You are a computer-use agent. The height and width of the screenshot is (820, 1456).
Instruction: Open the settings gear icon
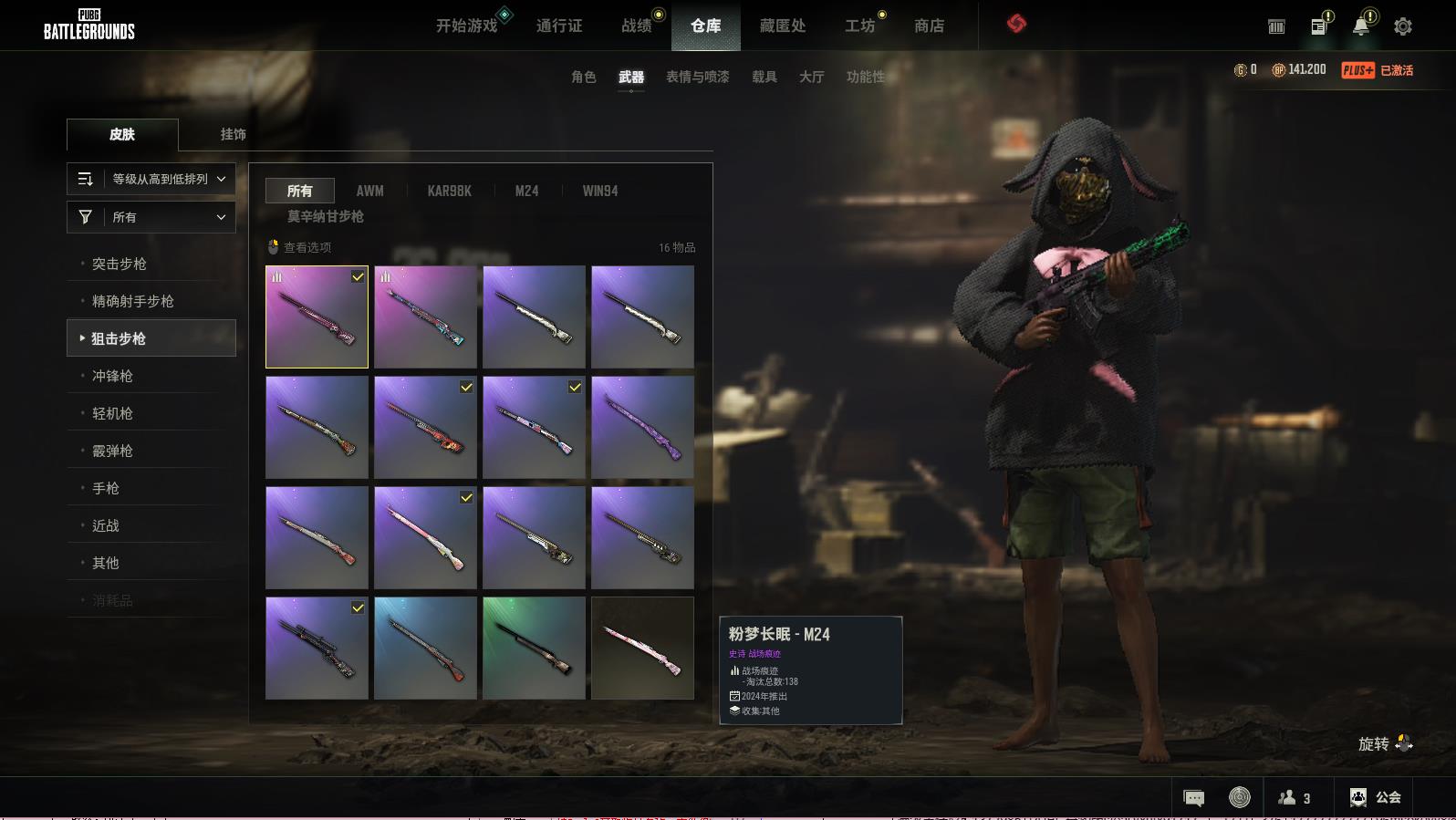1403,26
